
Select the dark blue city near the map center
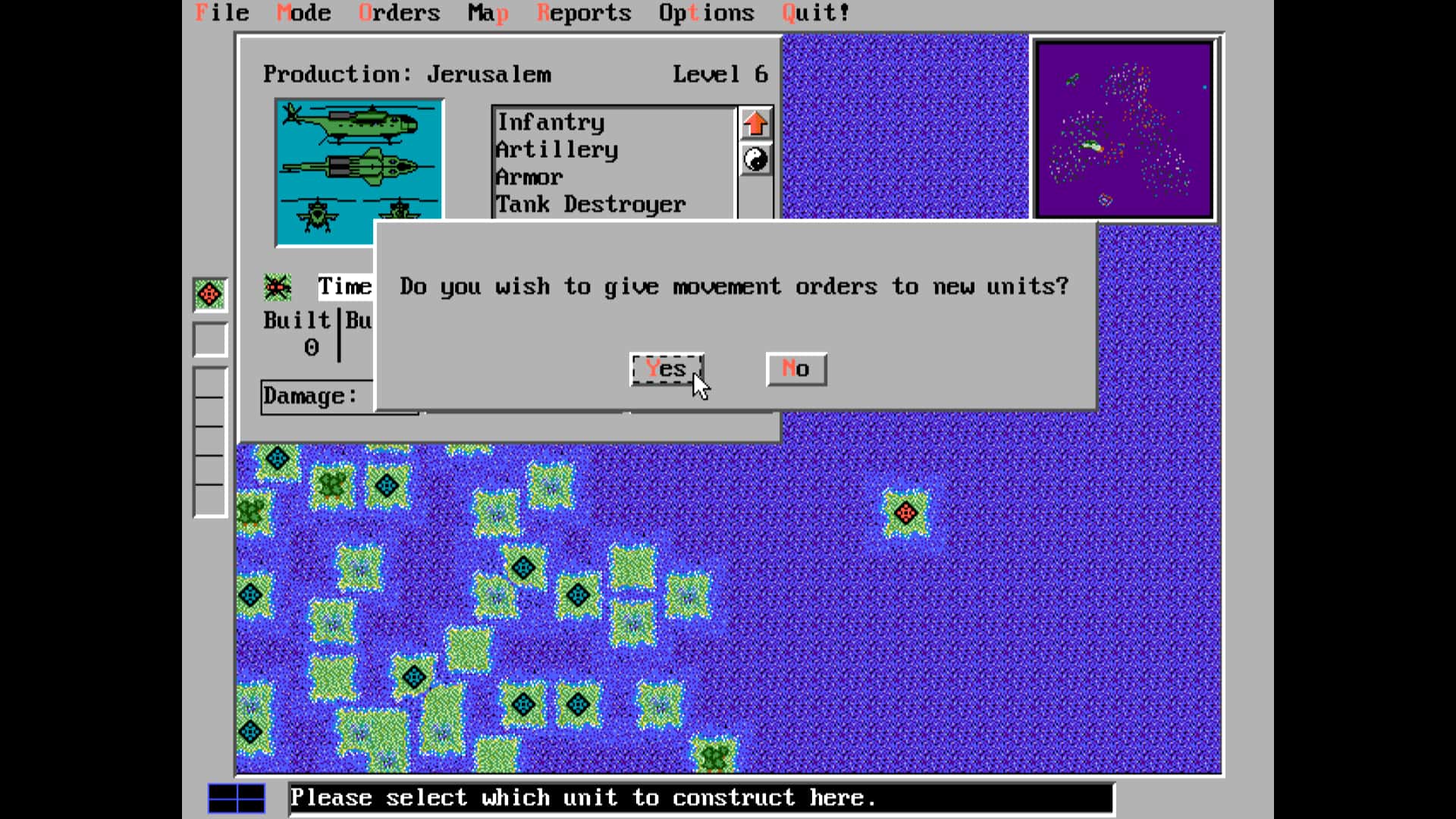click(578, 595)
